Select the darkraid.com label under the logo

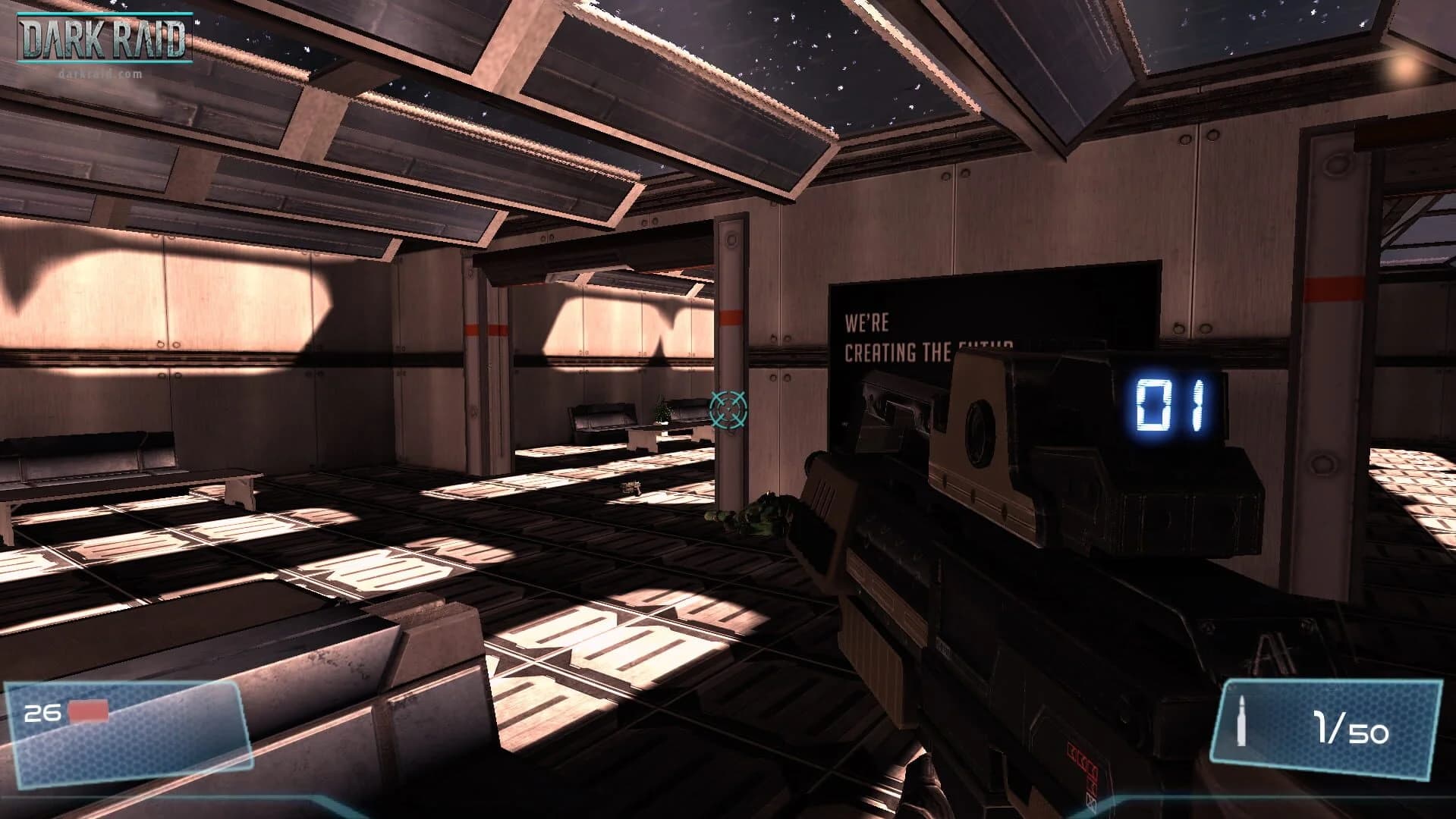point(99,73)
